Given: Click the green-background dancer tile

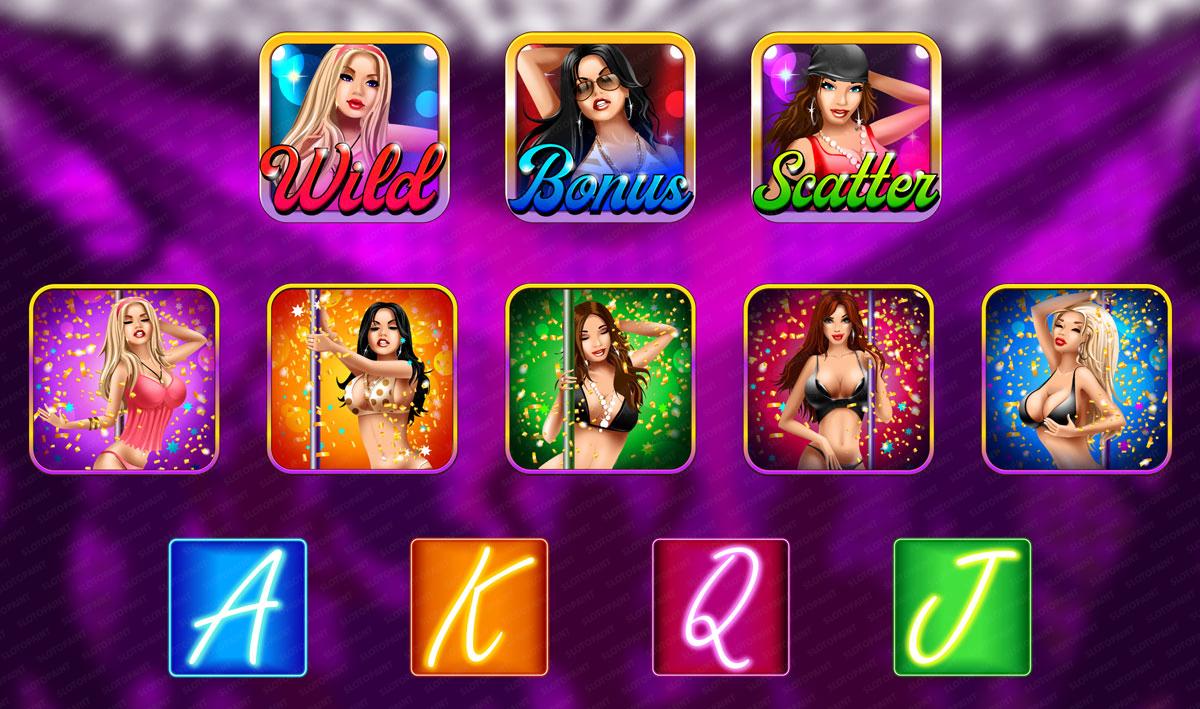Looking at the screenshot, I should pyautogui.click(x=600, y=379).
